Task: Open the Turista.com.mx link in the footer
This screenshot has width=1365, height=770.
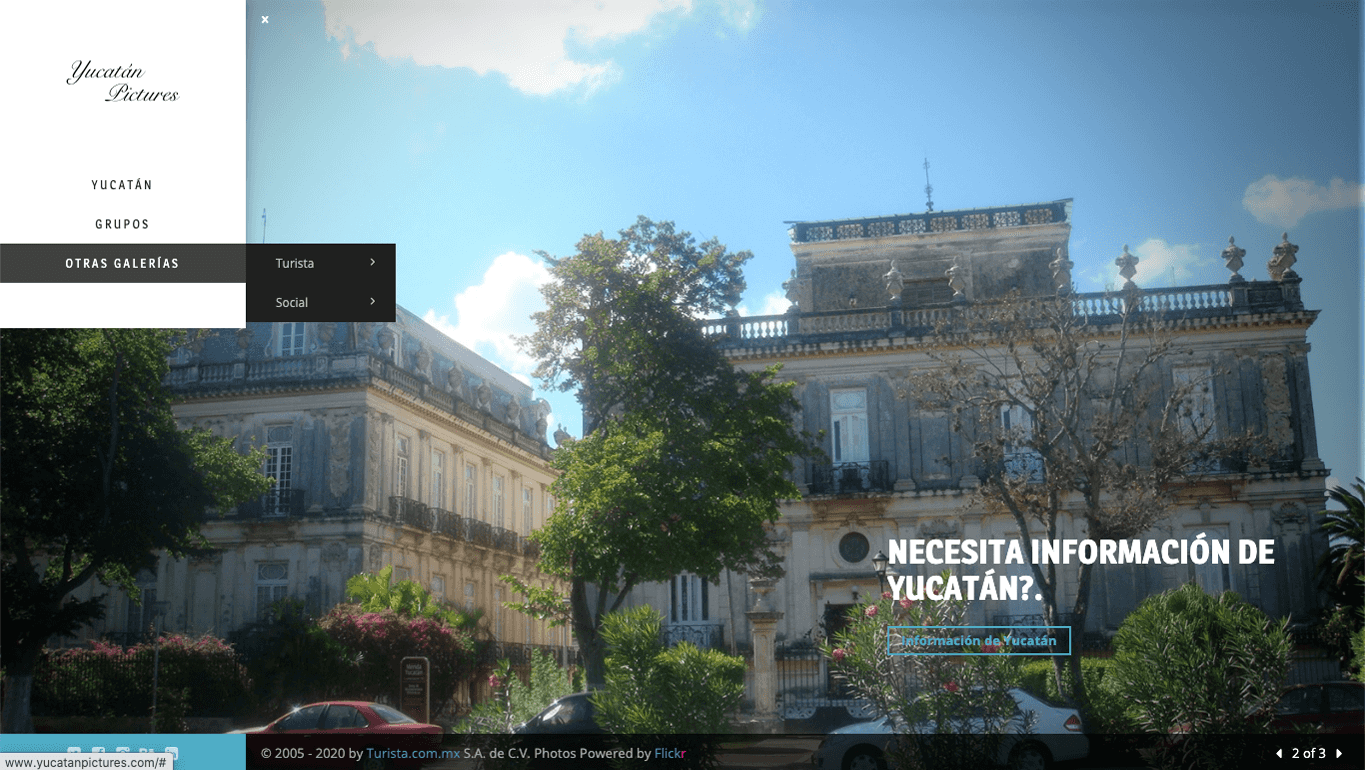Action: pos(411,753)
